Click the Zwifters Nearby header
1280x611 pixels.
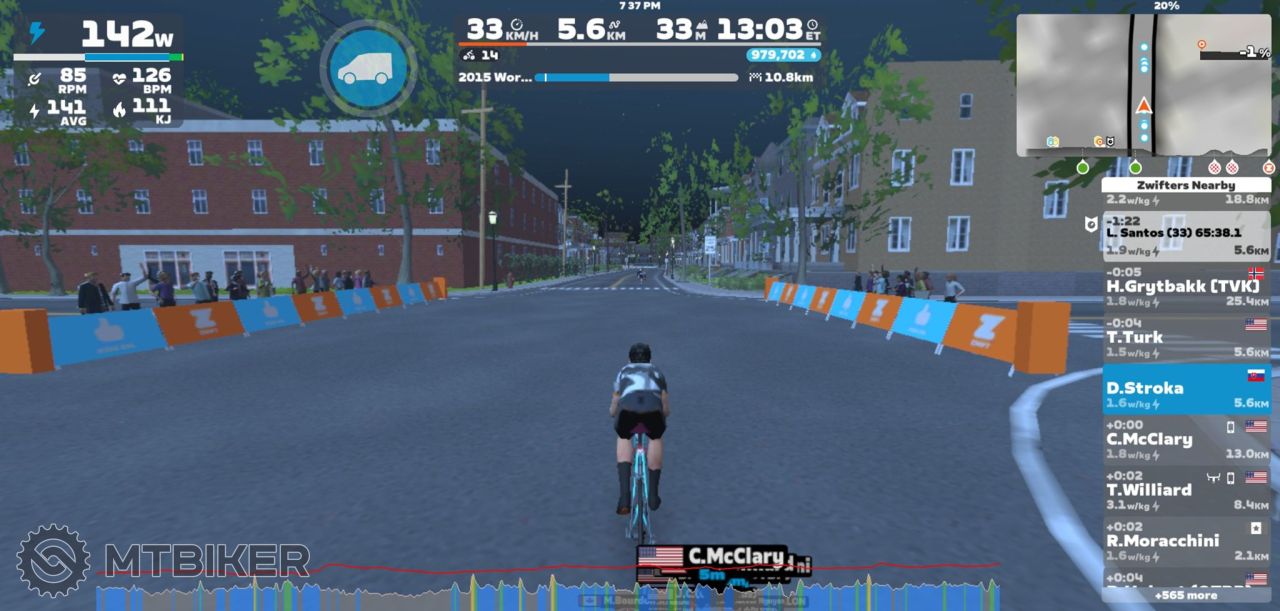[x=1186, y=185]
